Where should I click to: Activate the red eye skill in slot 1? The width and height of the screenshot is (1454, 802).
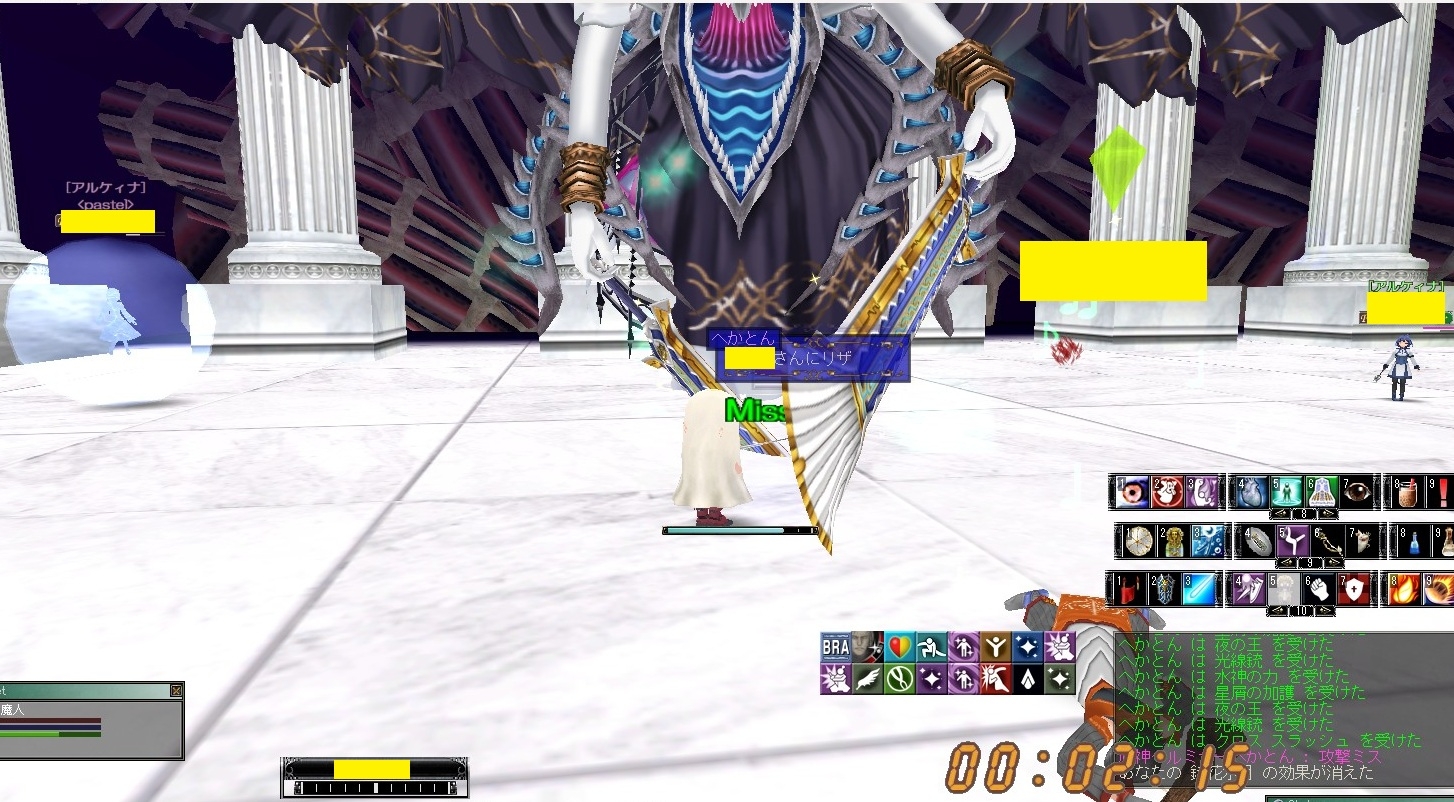pyautogui.click(x=1131, y=492)
